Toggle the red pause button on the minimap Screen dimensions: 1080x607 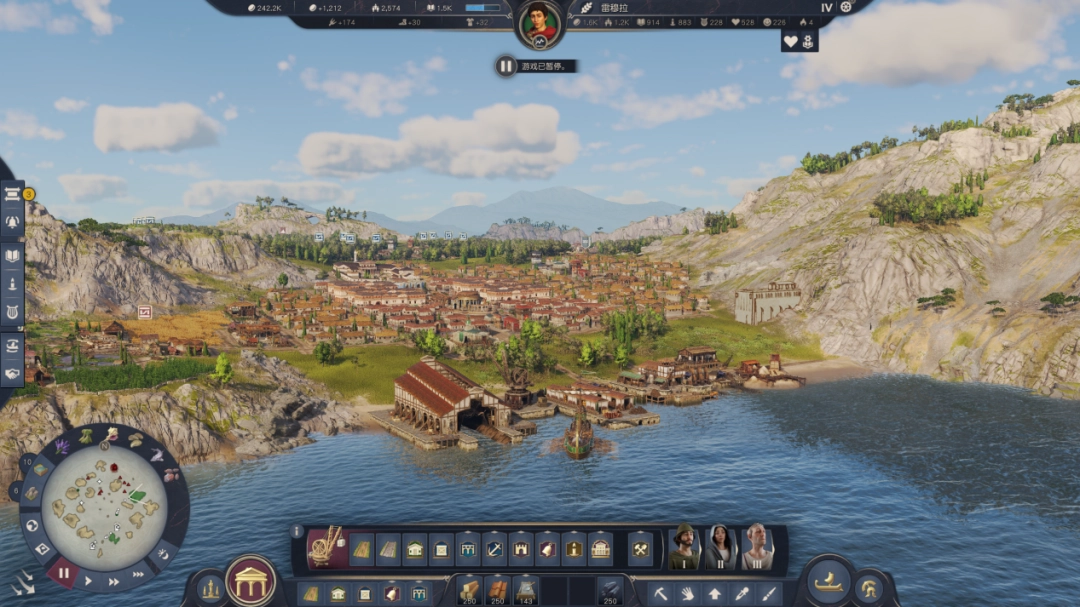click(64, 574)
